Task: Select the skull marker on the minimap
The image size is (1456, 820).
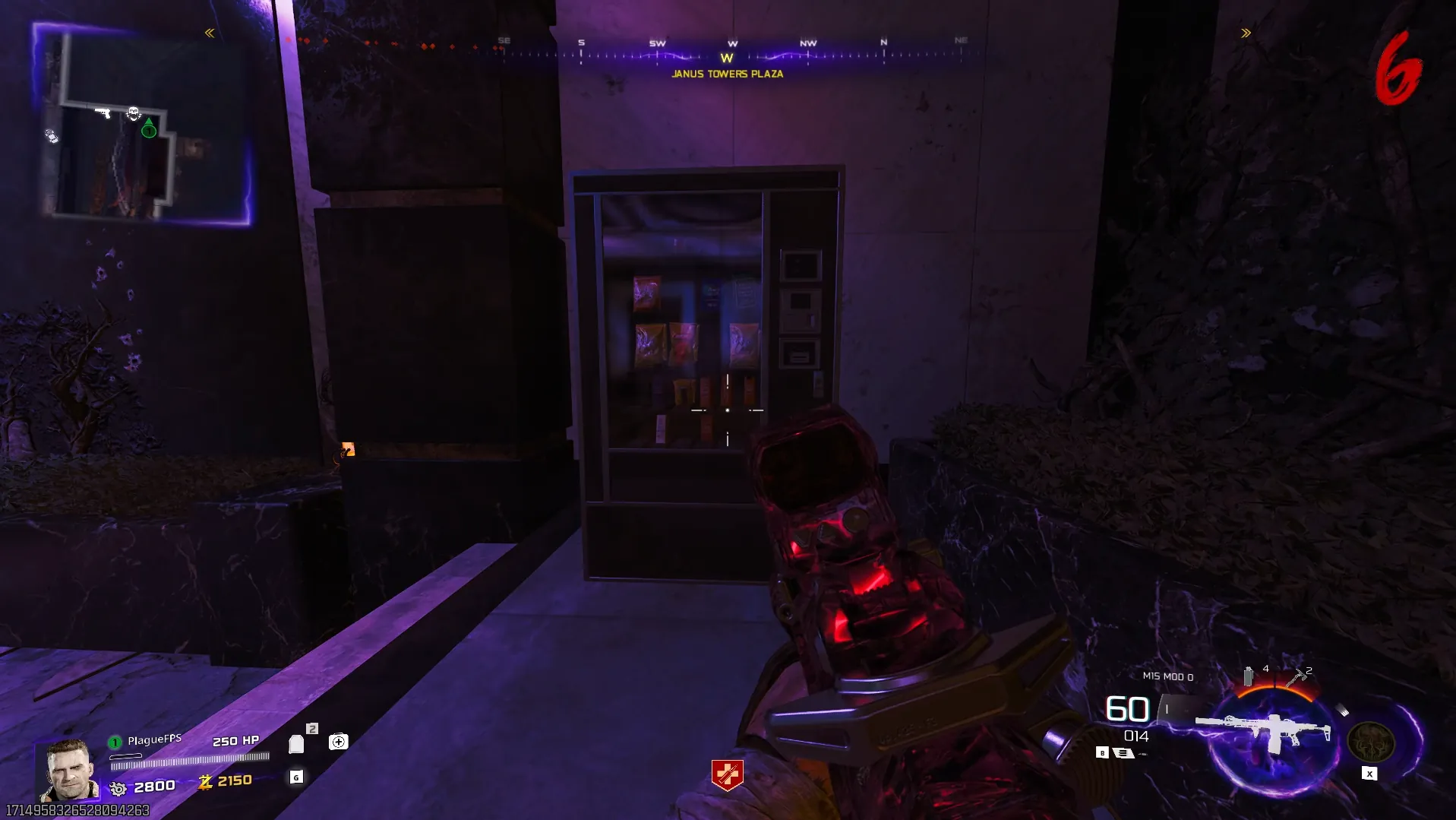Action: (134, 114)
